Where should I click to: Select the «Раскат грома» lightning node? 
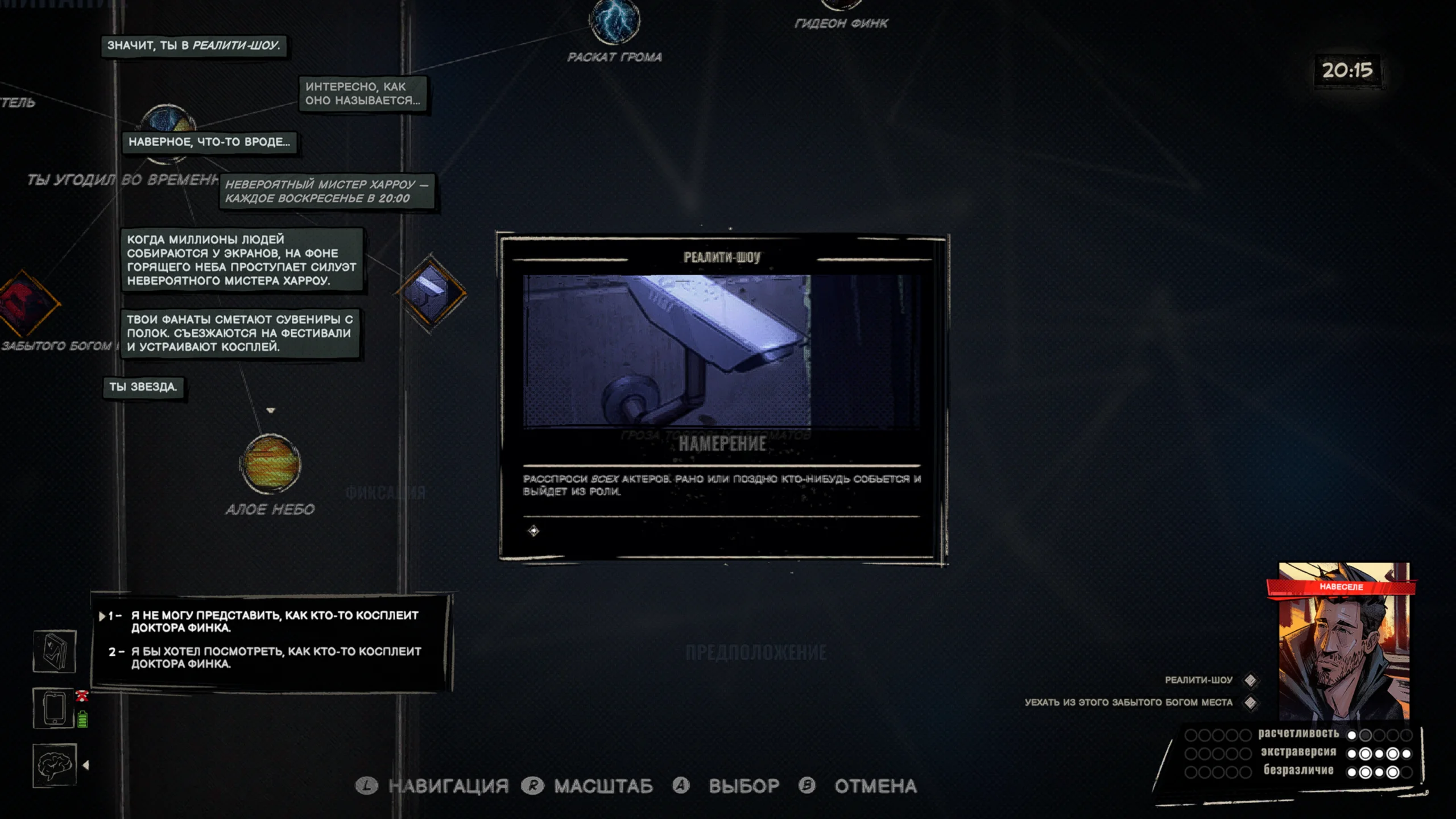click(x=614, y=22)
